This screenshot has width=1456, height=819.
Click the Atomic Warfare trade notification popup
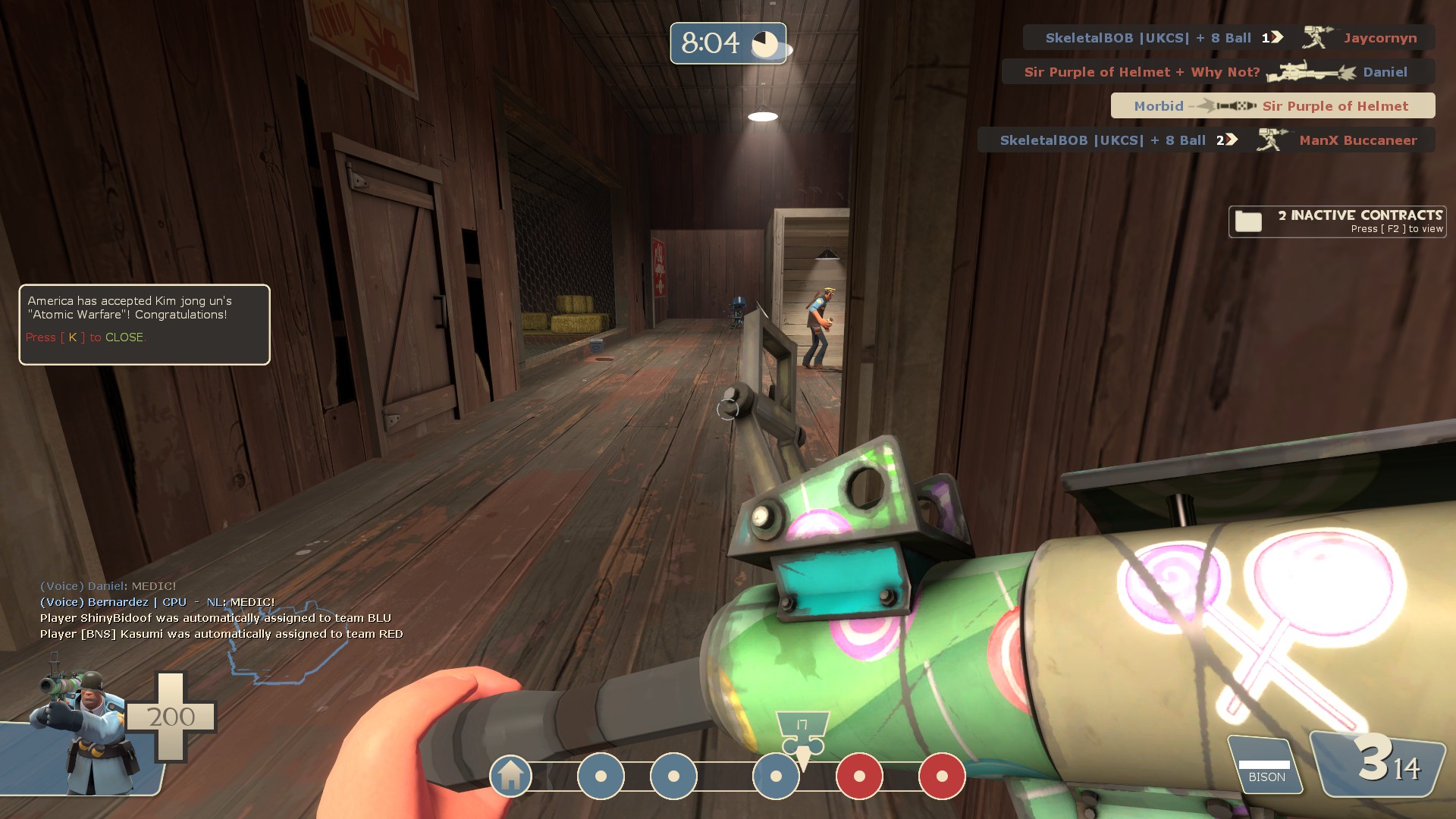tap(144, 324)
